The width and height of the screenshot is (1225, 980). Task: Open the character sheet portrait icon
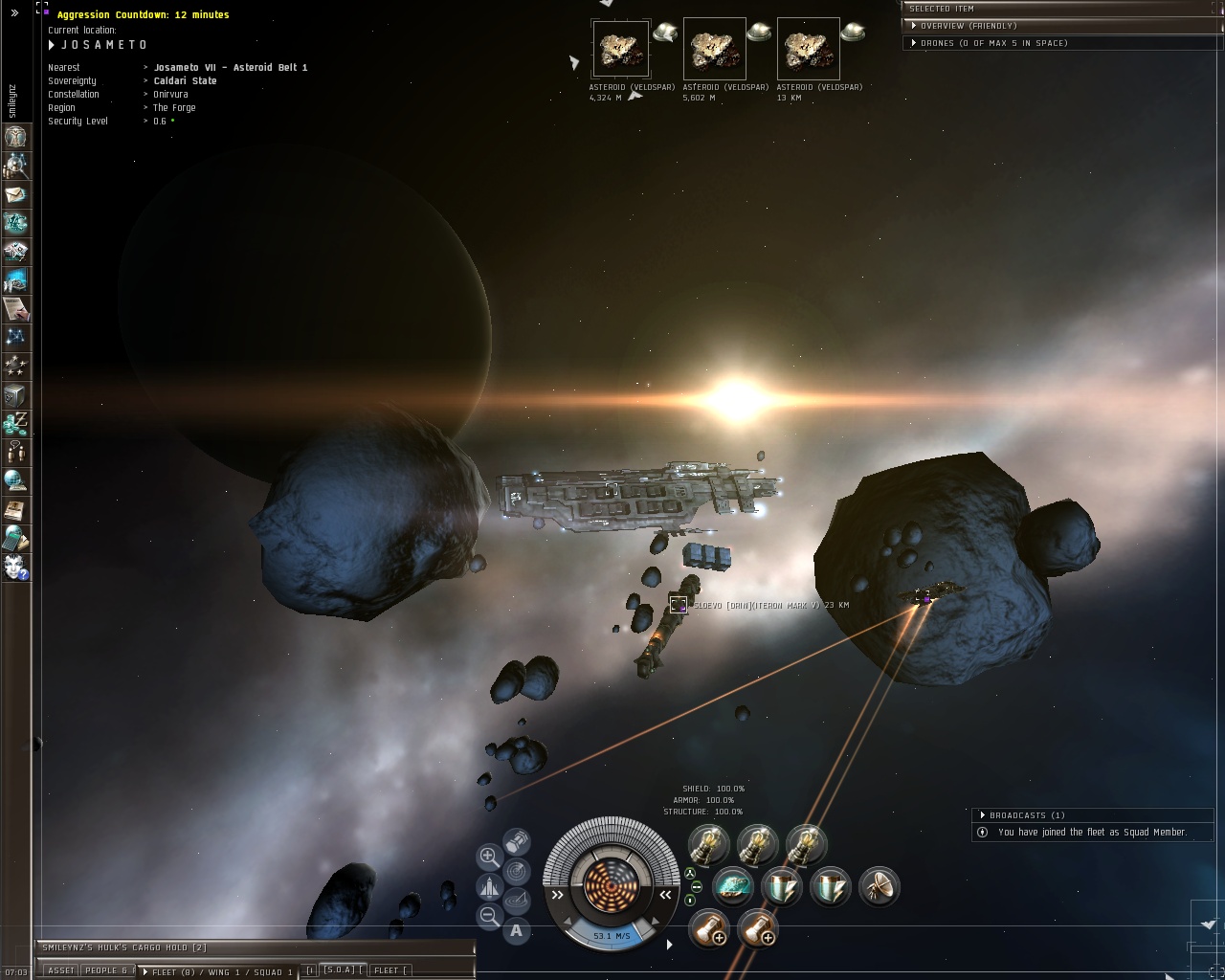[15, 137]
